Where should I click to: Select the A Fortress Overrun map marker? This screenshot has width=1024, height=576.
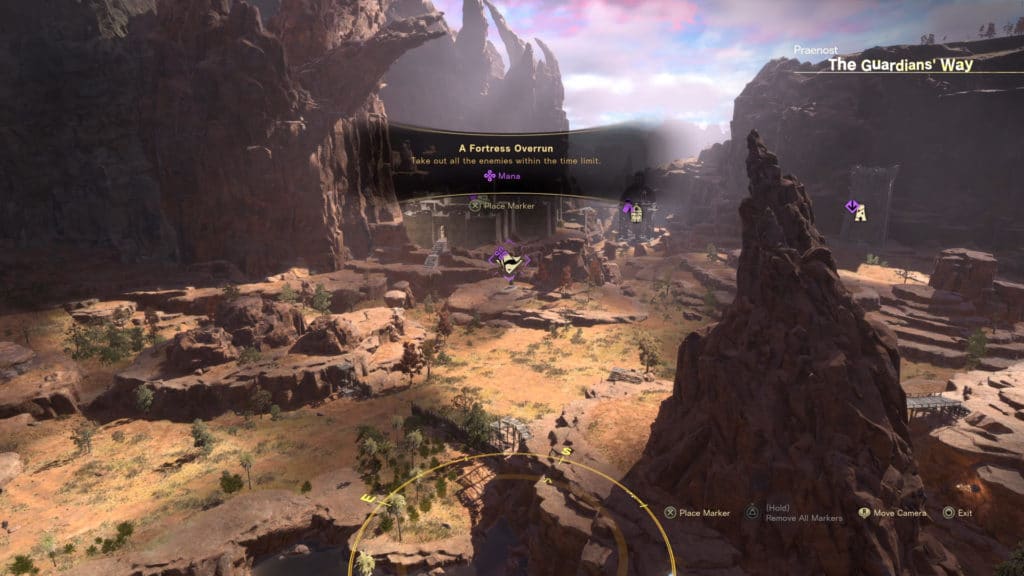(511, 263)
